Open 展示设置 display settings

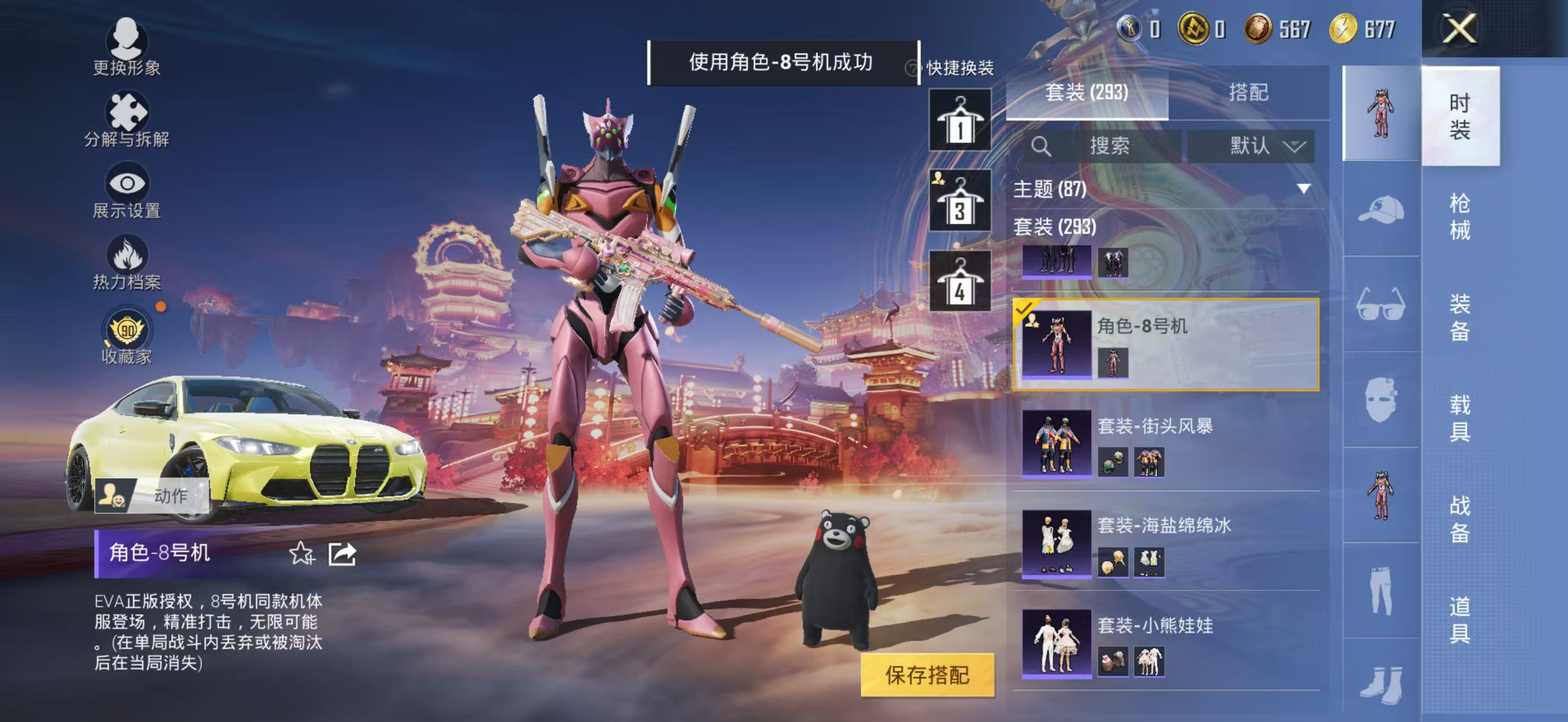pyautogui.click(x=126, y=184)
